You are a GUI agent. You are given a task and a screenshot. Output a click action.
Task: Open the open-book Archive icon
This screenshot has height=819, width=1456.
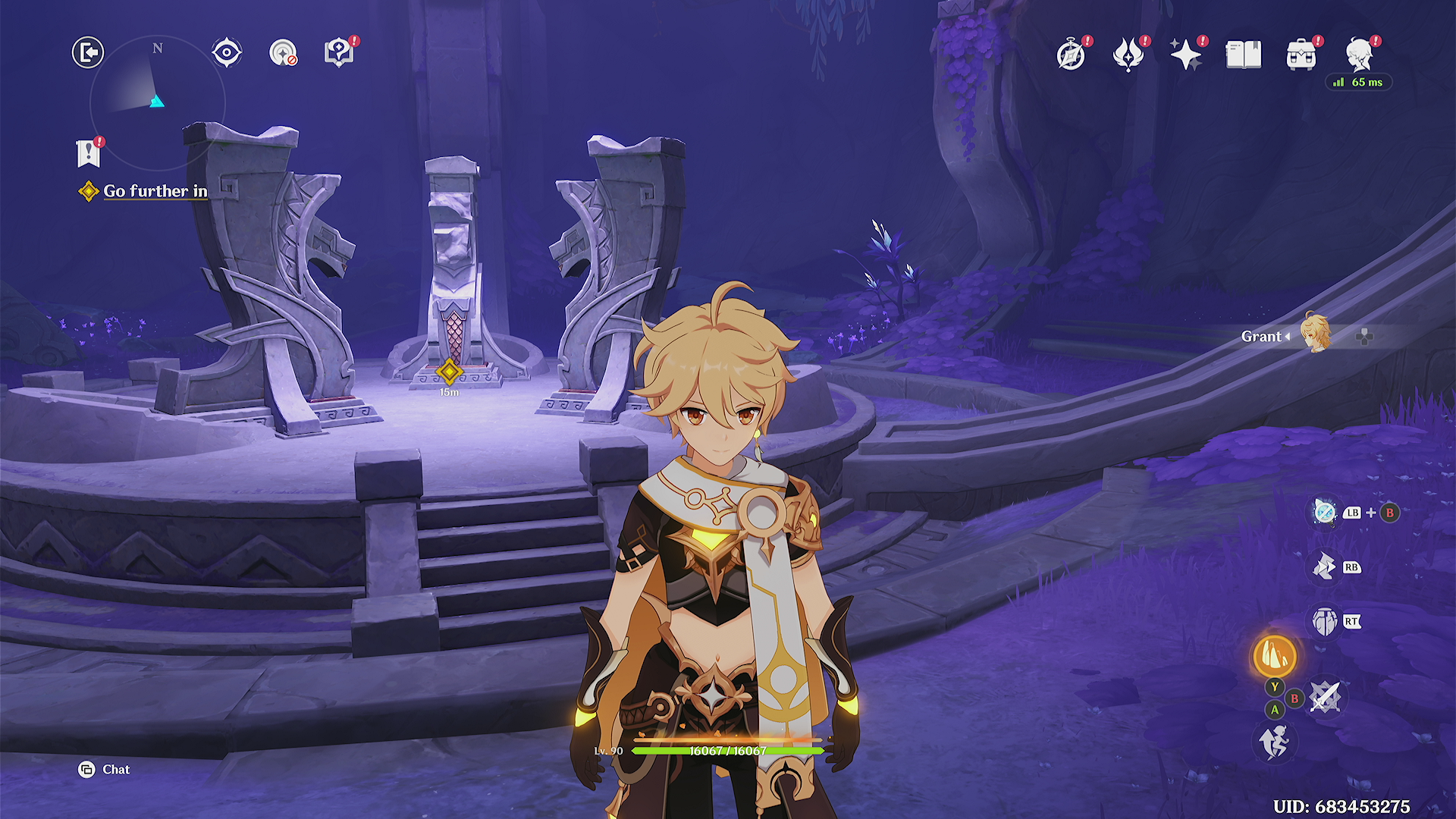(x=1244, y=55)
